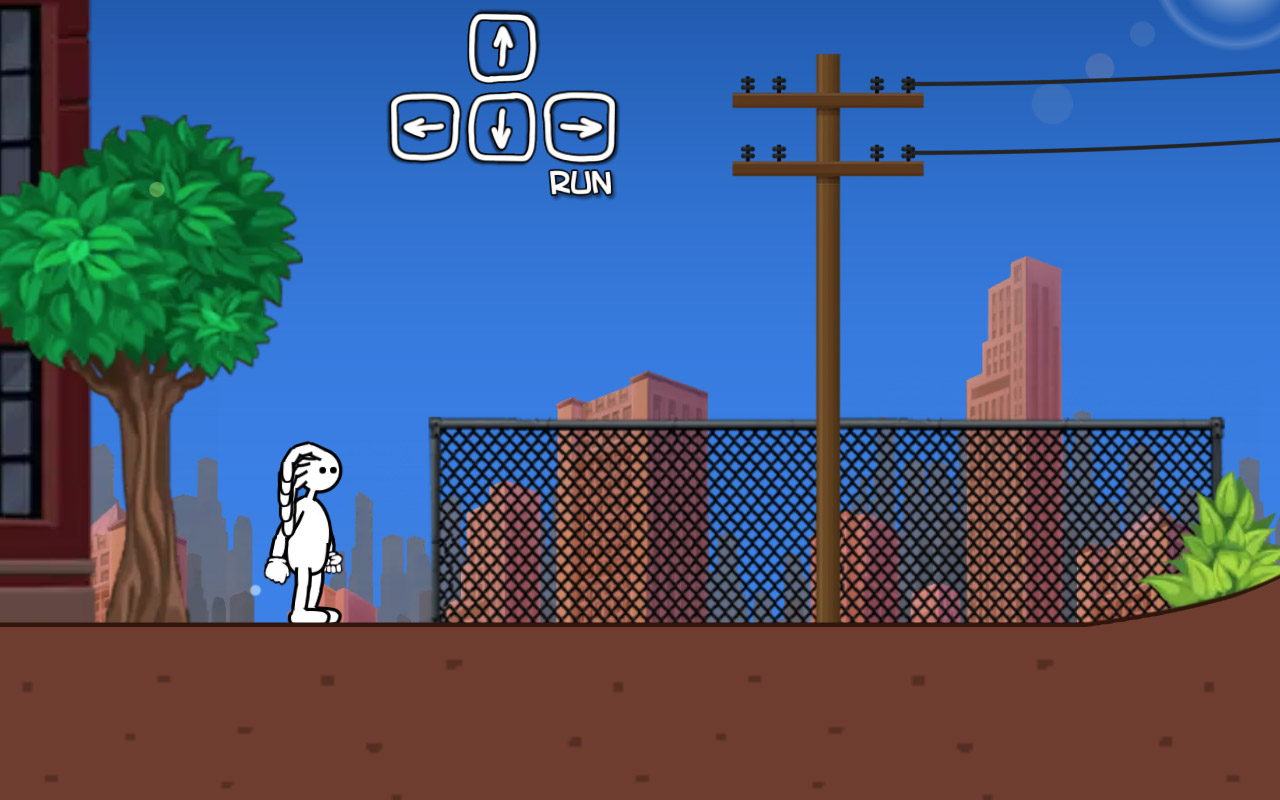The image size is (1280, 800).
Task: Enable the right arrow run direction
Action: click(580, 126)
